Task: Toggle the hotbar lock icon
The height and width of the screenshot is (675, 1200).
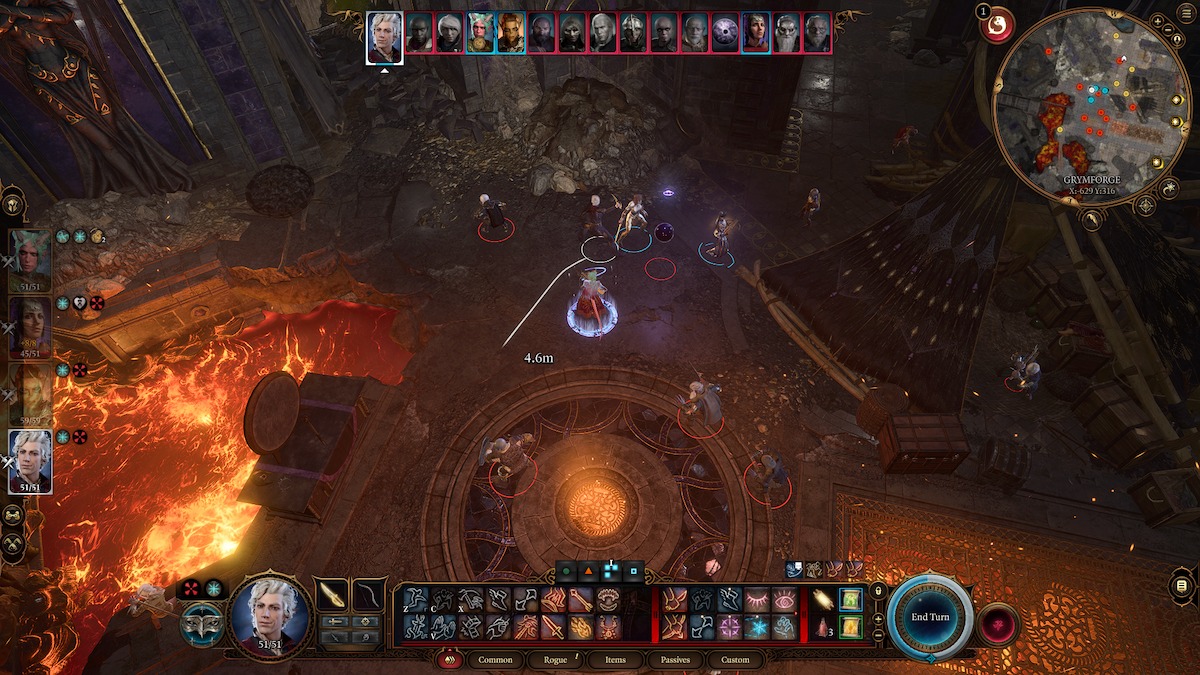Action: [878, 590]
